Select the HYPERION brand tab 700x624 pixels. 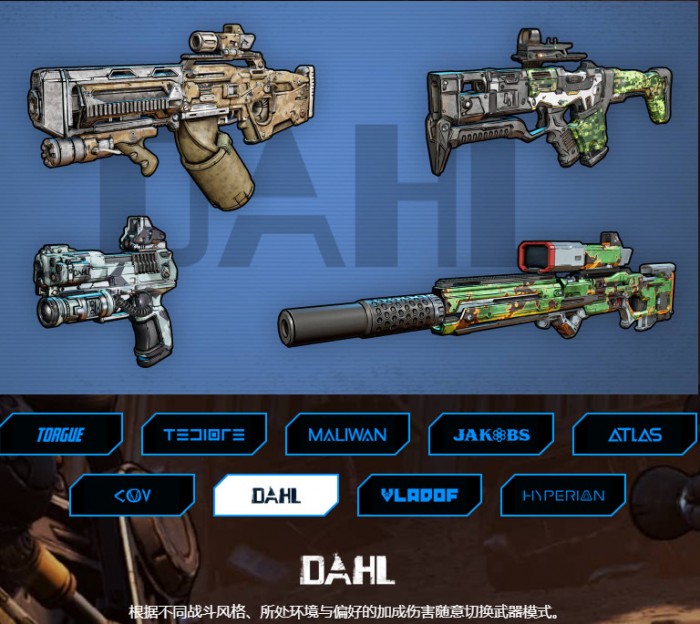coord(563,495)
